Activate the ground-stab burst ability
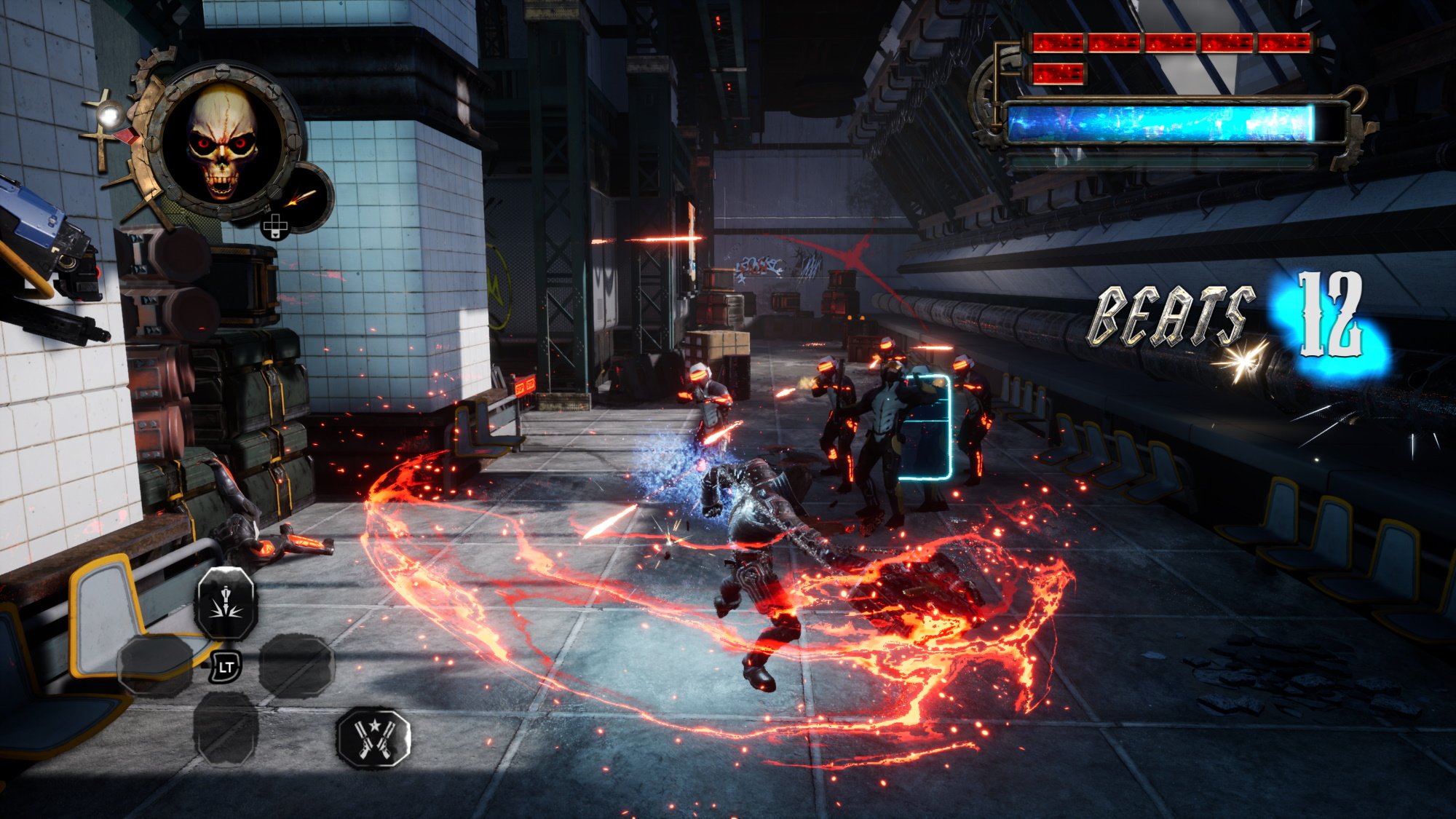1456x819 pixels. (x=226, y=604)
